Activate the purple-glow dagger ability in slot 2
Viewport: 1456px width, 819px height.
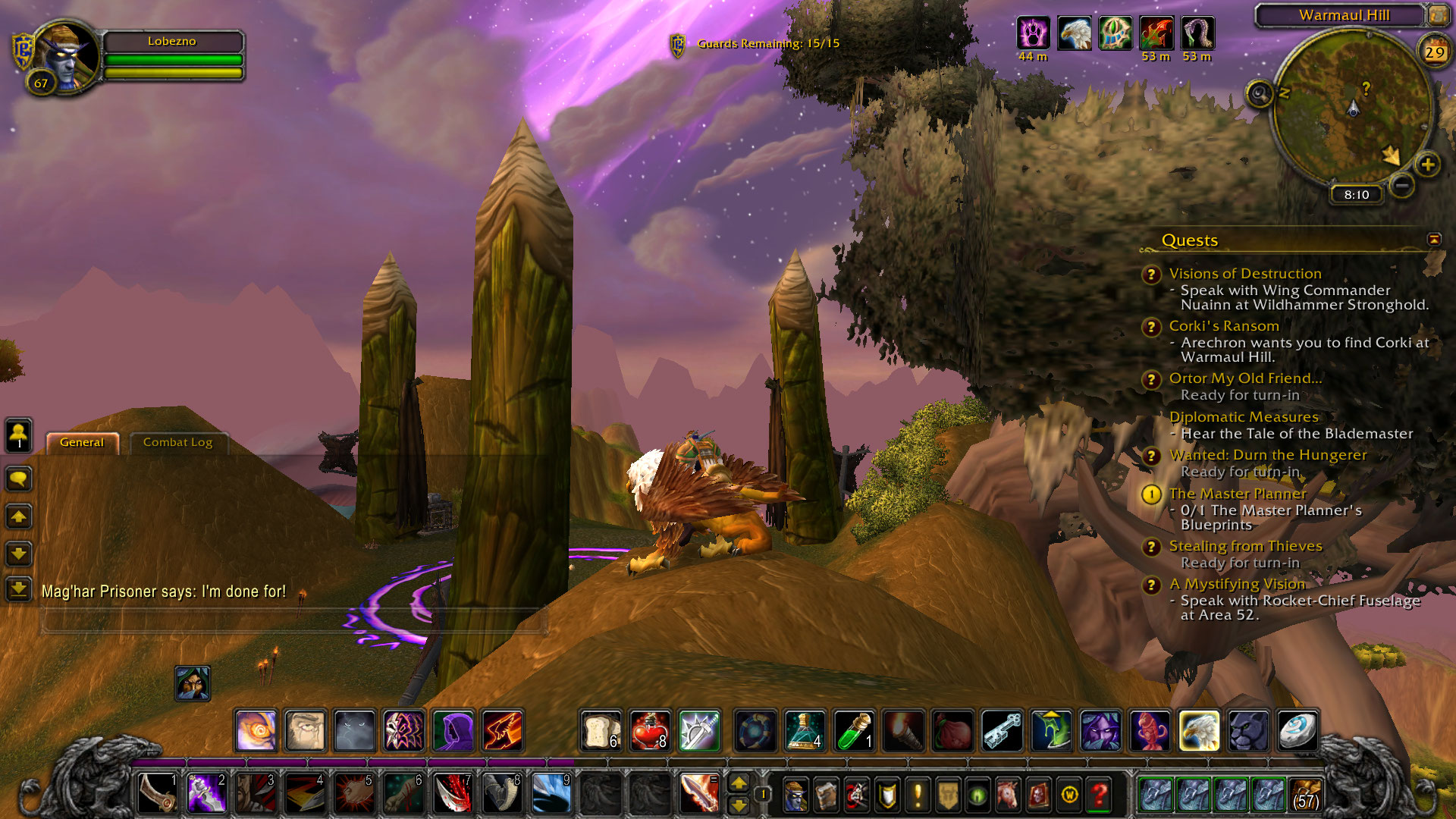tap(206, 794)
